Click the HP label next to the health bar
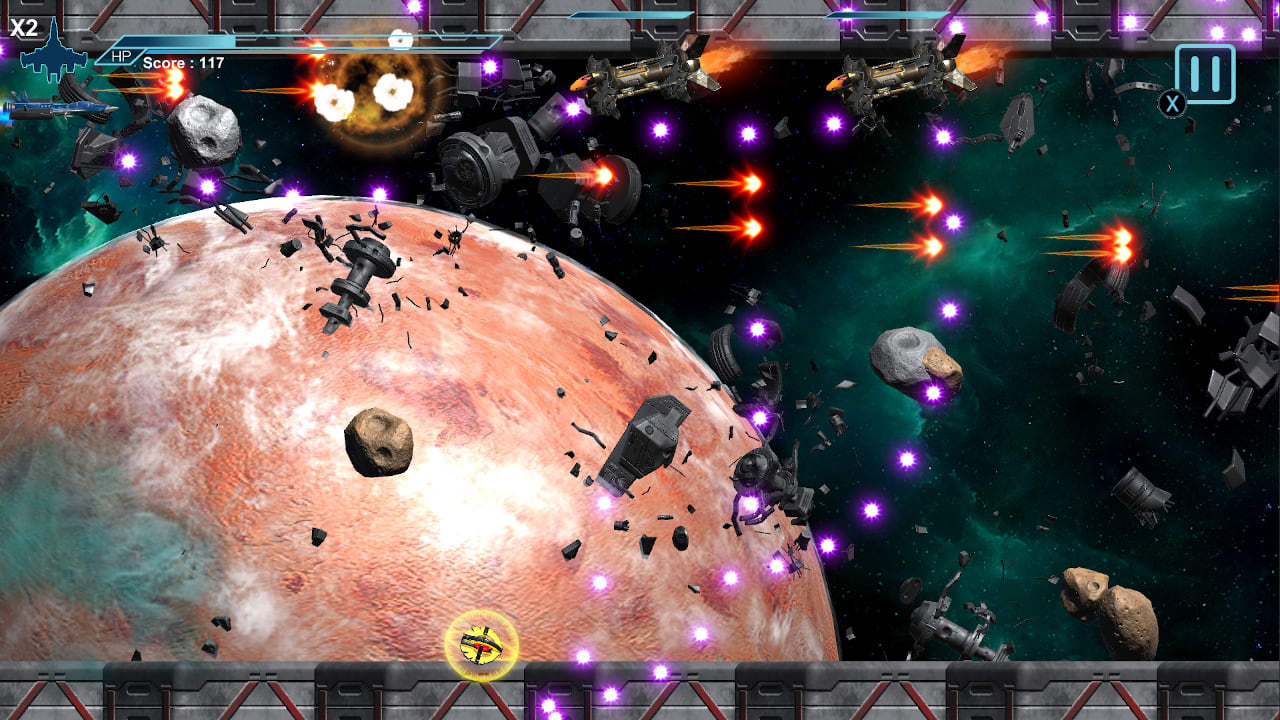1280x720 pixels. pos(120,57)
